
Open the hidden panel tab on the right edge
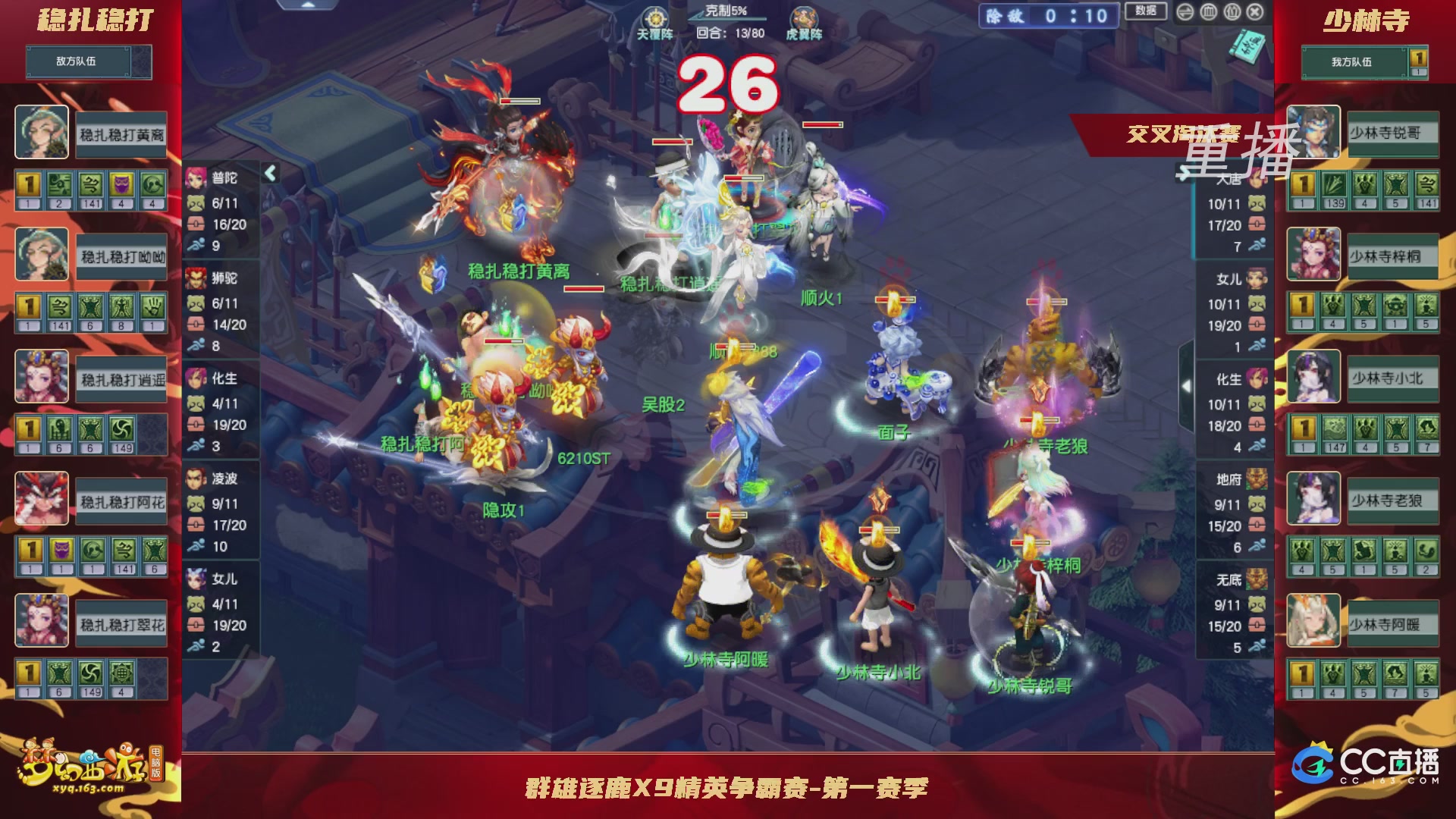(x=1186, y=385)
